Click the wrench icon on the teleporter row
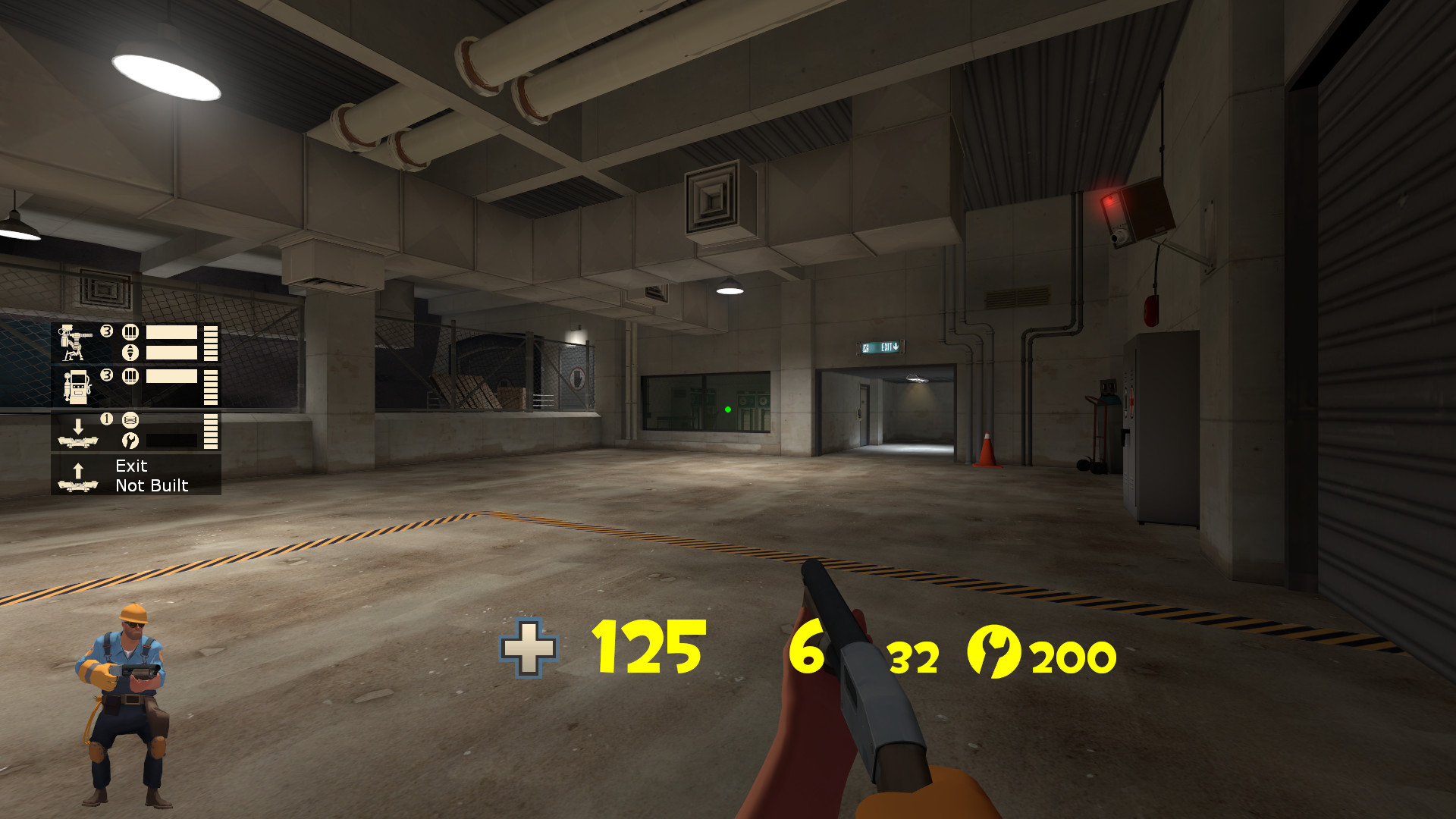This screenshot has height=819, width=1456. tap(130, 441)
